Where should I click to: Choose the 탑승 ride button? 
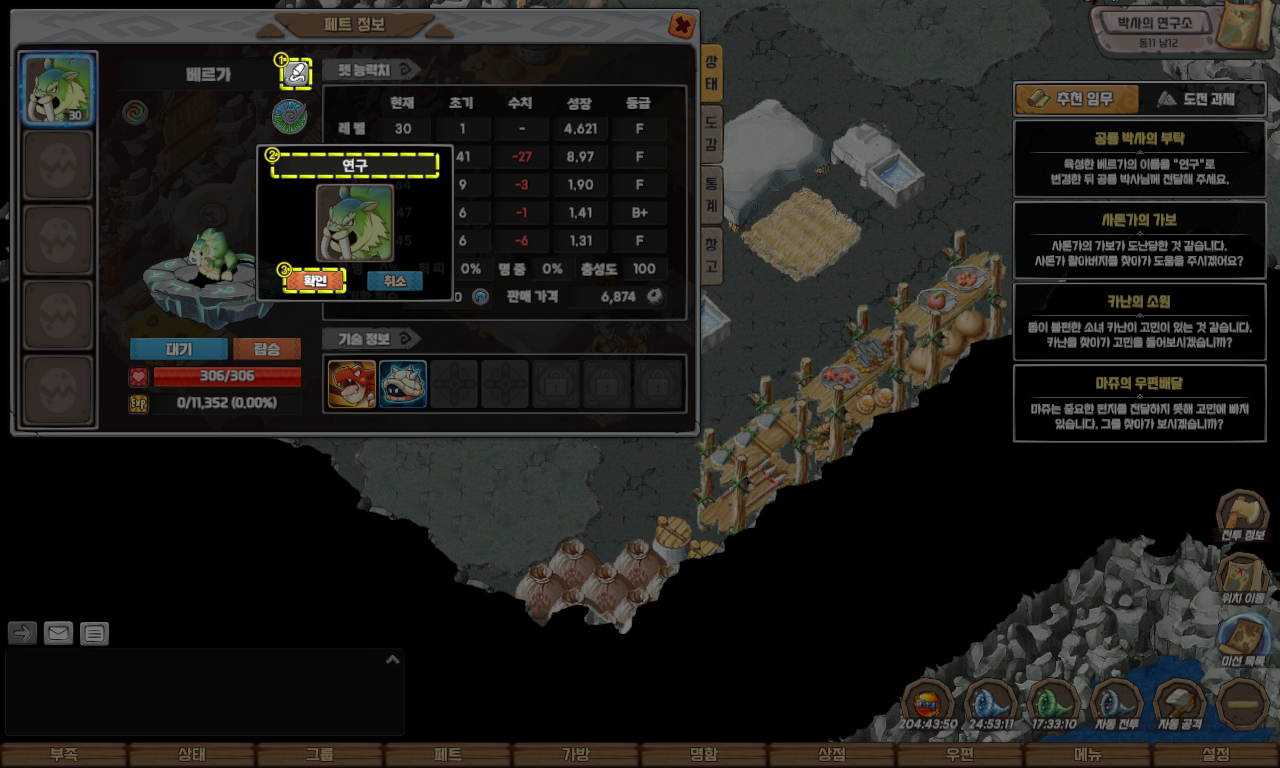coord(266,349)
